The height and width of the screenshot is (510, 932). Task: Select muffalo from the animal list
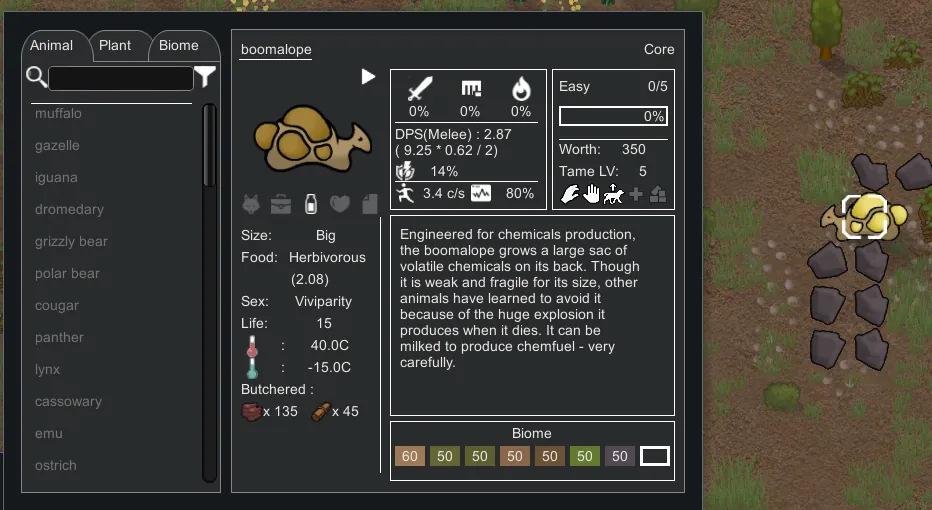point(59,114)
